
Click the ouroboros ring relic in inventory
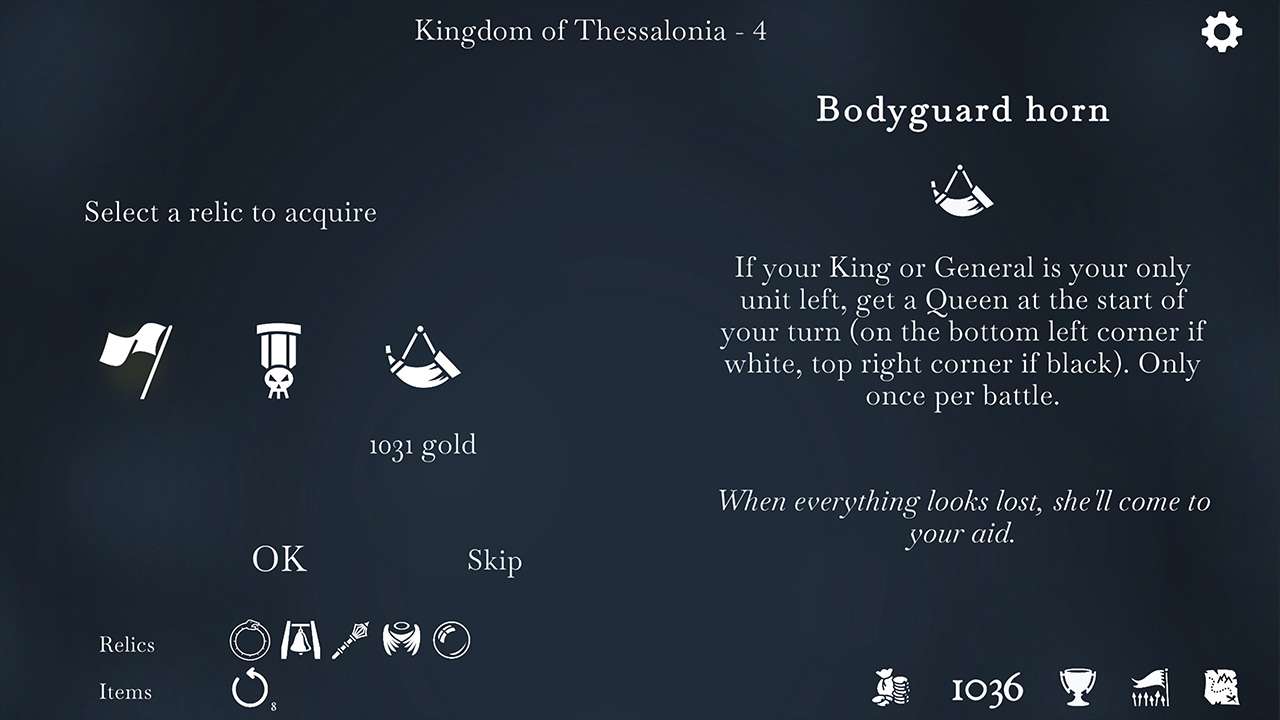(249, 641)
